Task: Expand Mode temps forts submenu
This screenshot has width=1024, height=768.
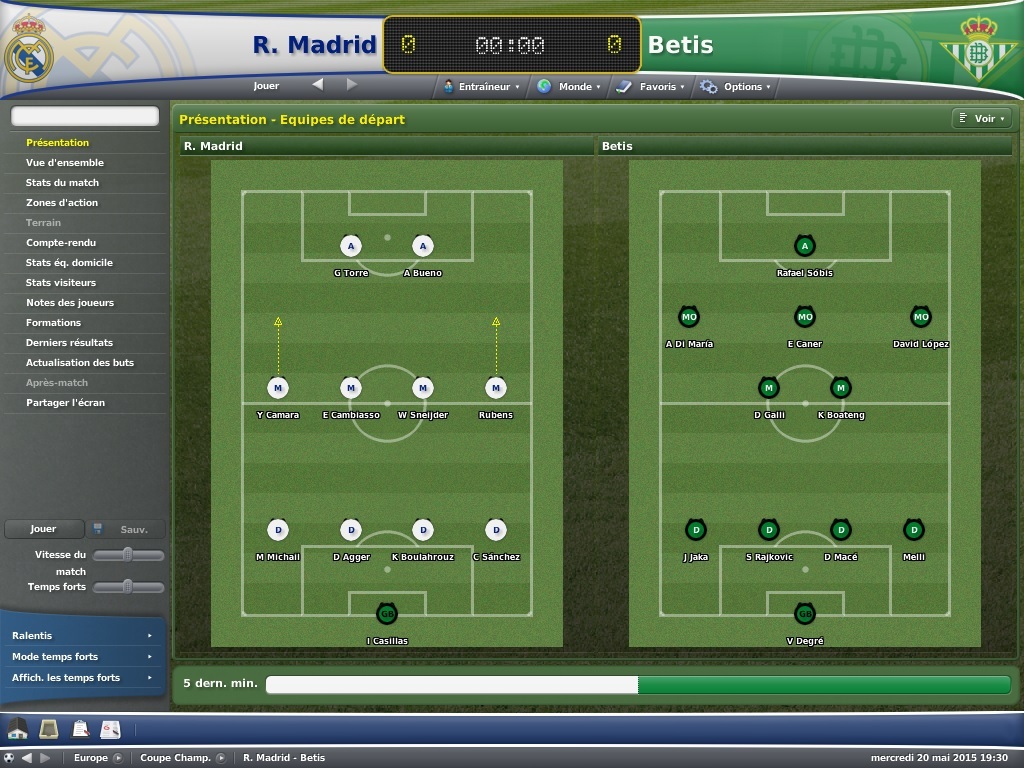Action: 82,657
